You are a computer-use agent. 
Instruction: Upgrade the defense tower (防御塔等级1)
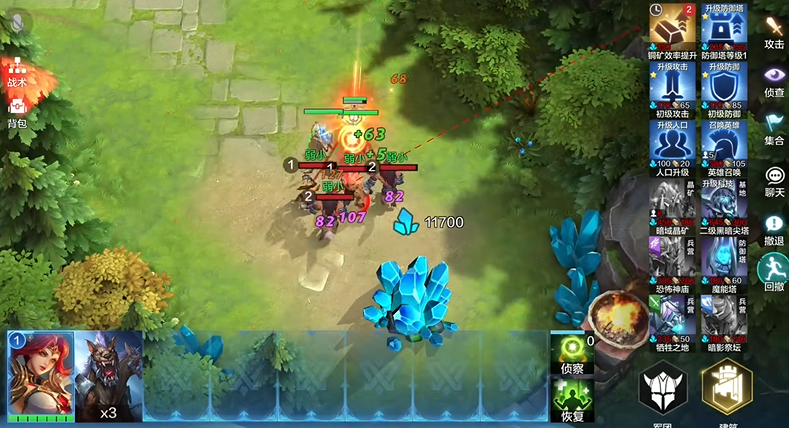pyautogui.click(x=723, y=25)
